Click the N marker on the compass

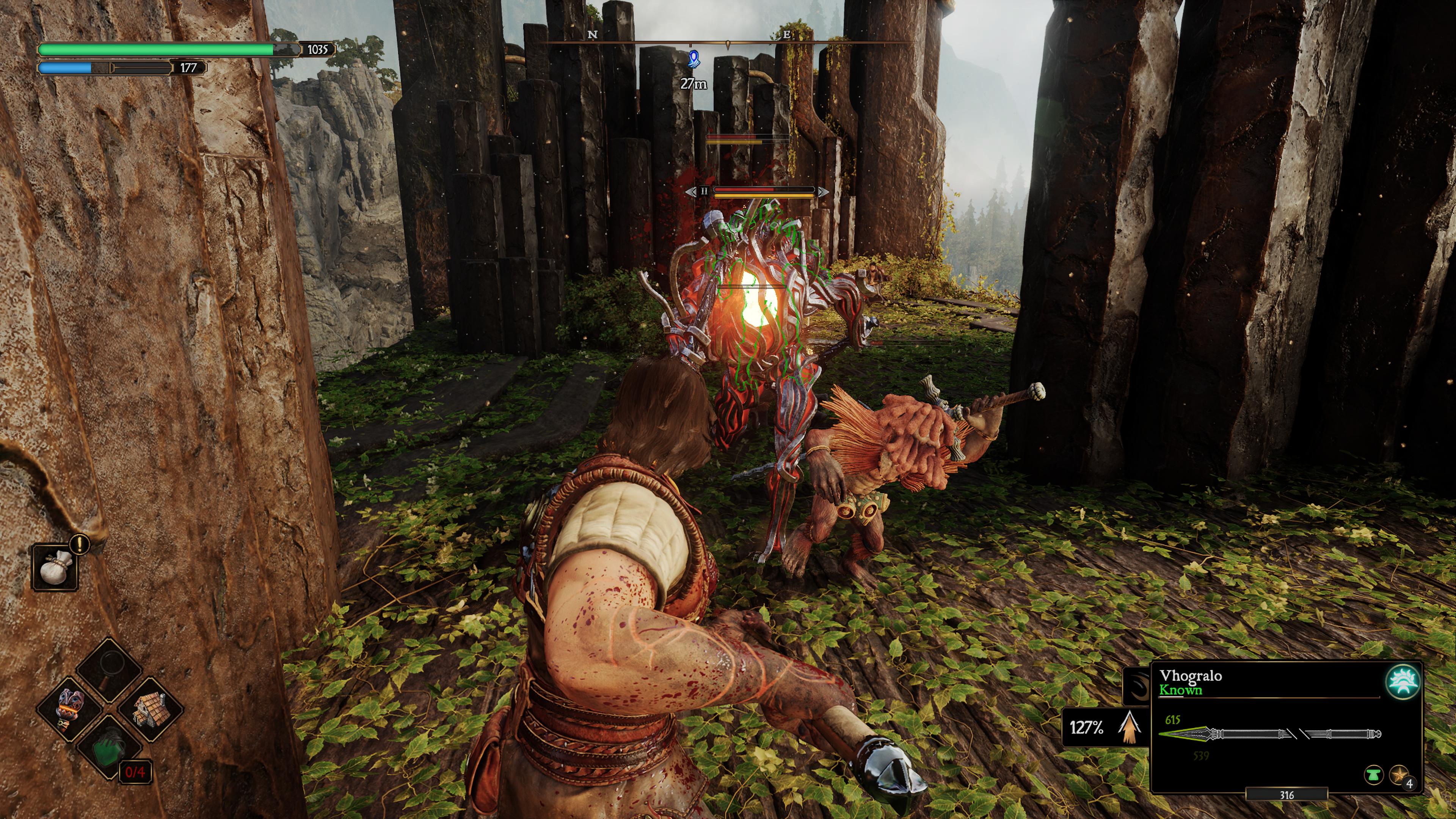[592, 36]
